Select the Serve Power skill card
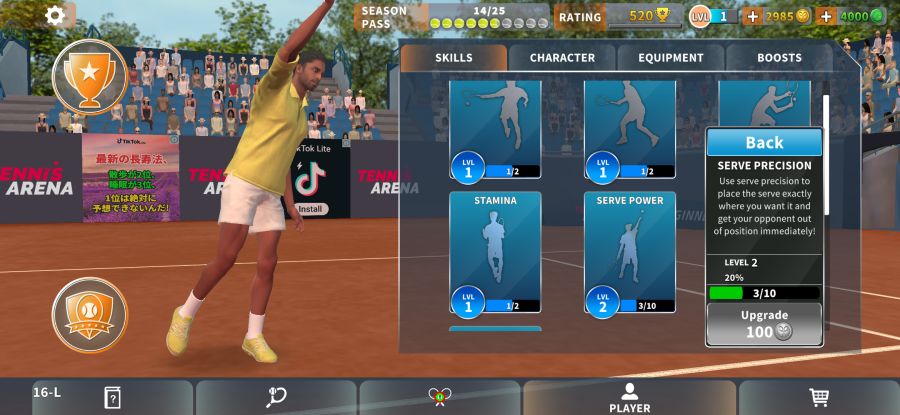900x415 pixels. tap(630, 252)
